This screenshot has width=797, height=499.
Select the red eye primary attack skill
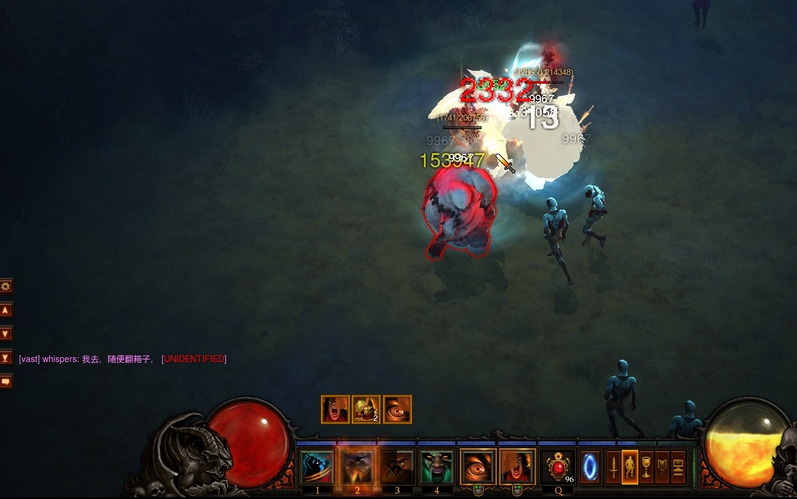click(x=477, y=466)
